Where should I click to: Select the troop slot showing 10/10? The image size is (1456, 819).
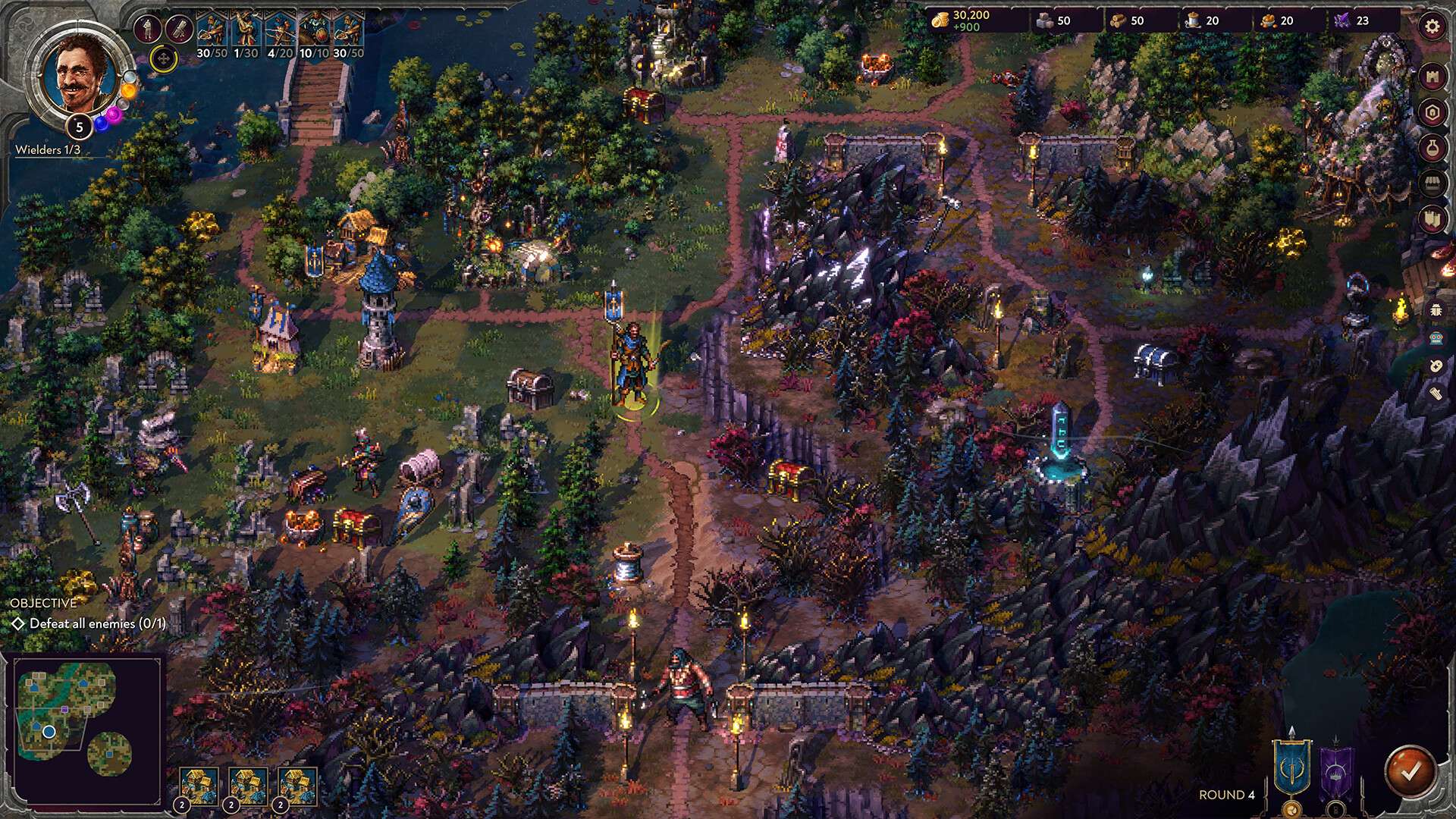pos(314,34)
